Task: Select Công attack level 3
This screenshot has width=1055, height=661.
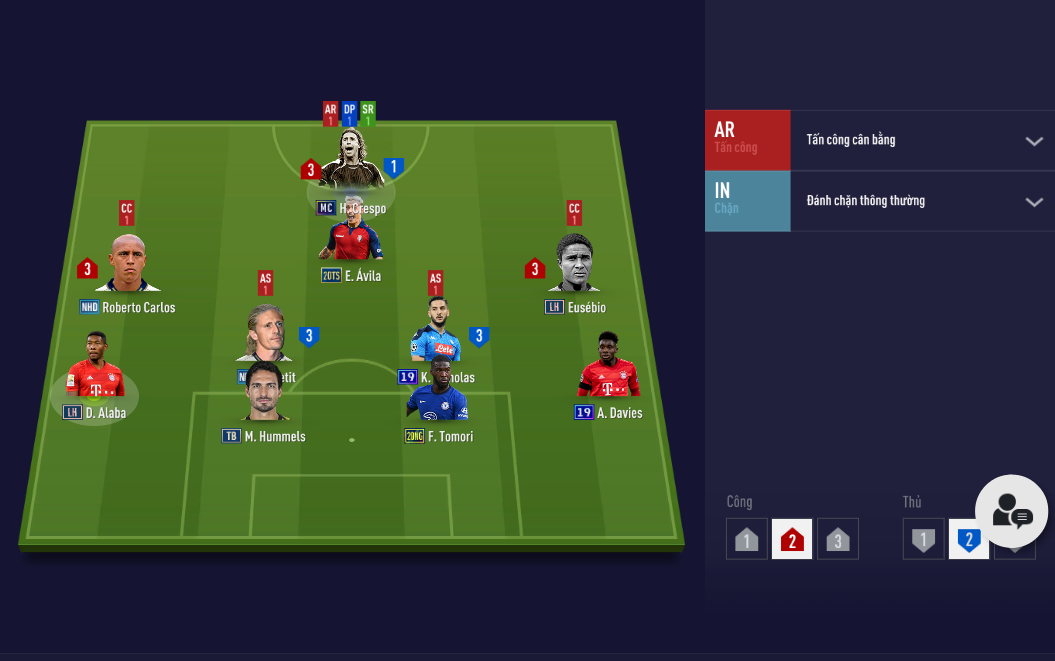Action: click(x=838, y=539)
